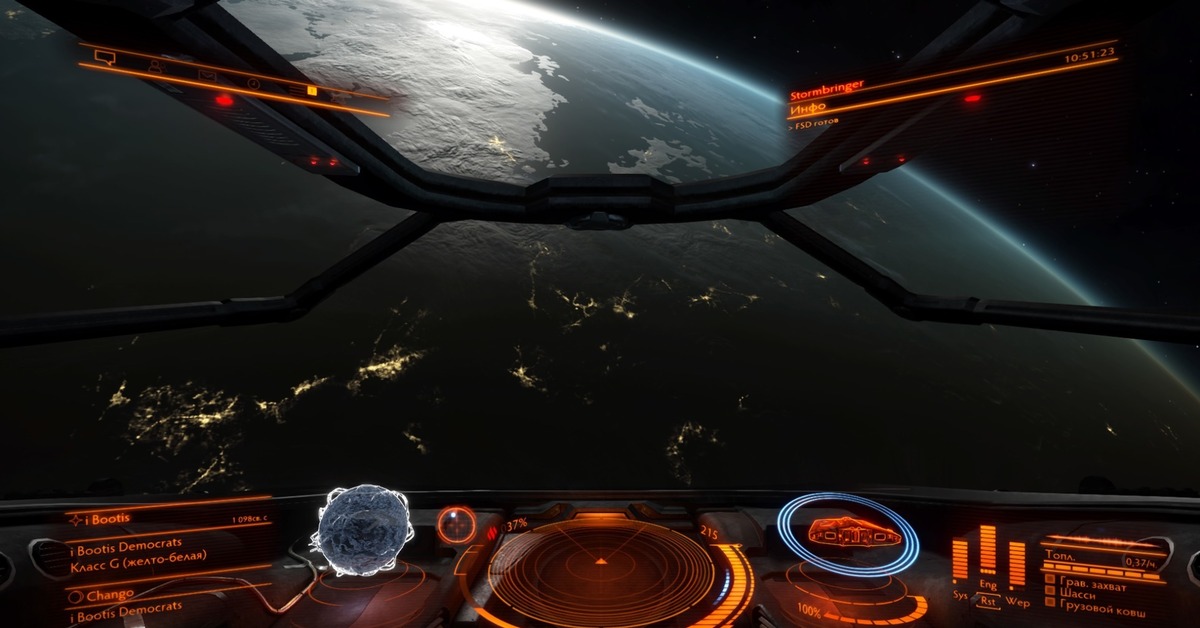Toggle the Шасси landing gear indicator
The height and width of the screenshot is (628, 1200).
(1075, 594)
